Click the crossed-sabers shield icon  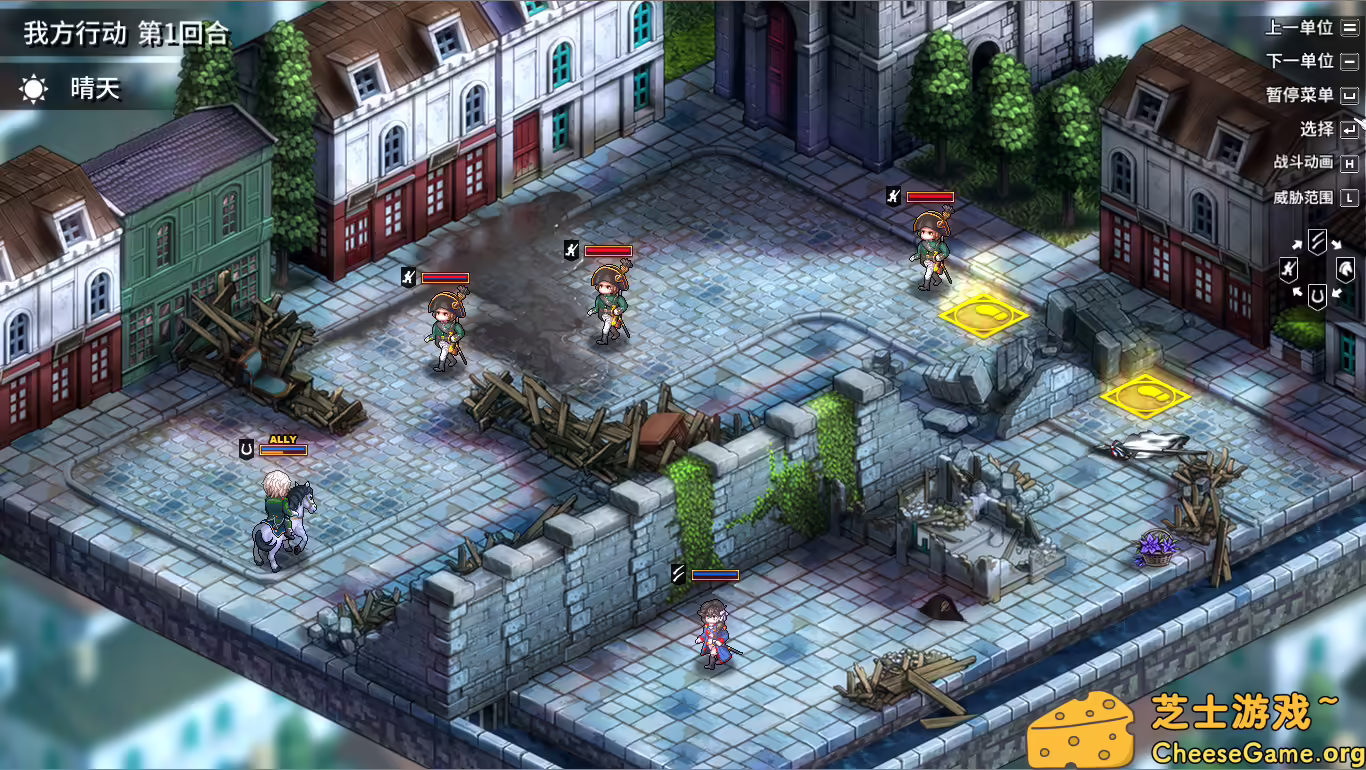1317,242
